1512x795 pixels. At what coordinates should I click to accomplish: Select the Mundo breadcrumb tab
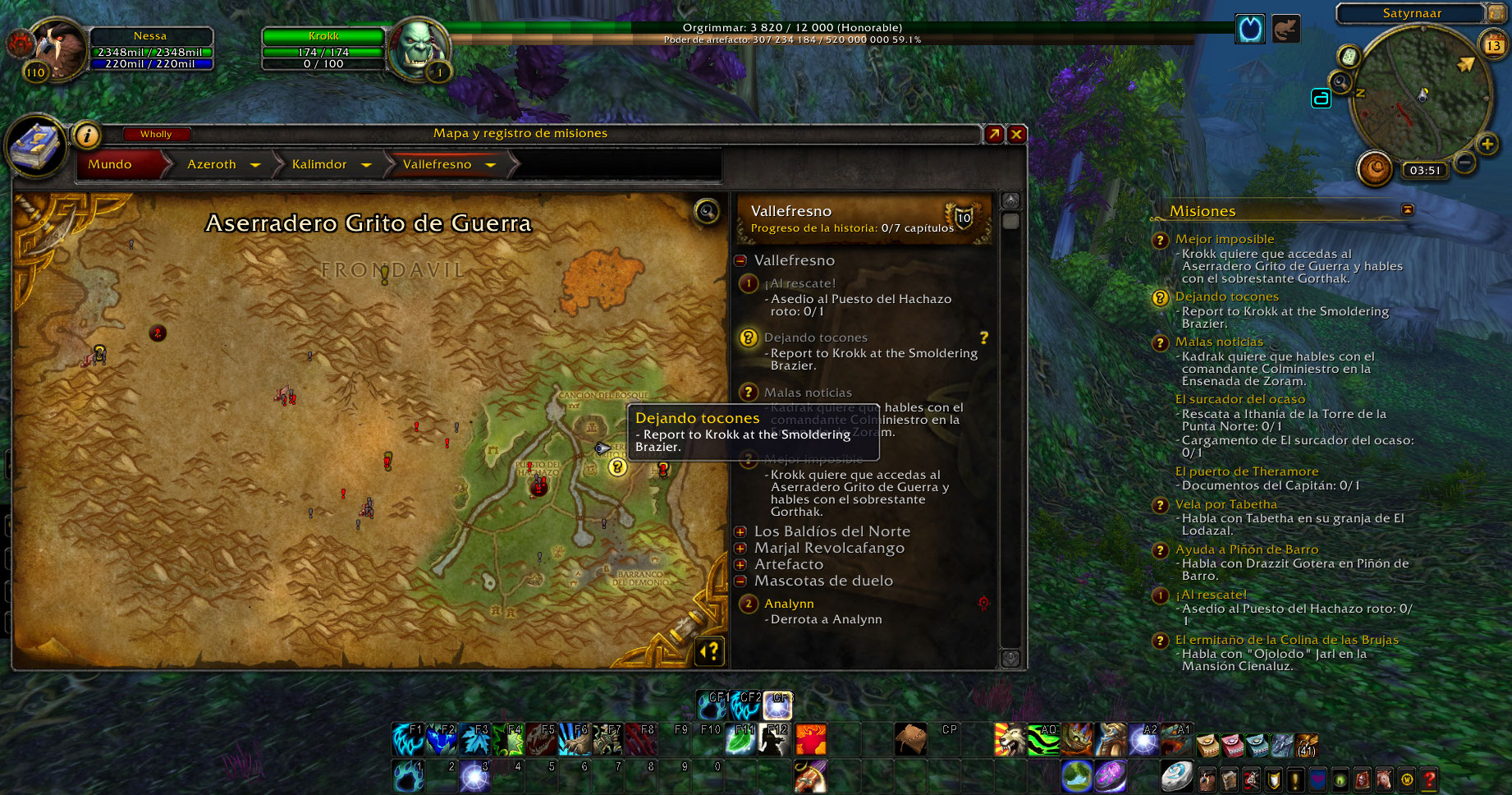(110, 164)
